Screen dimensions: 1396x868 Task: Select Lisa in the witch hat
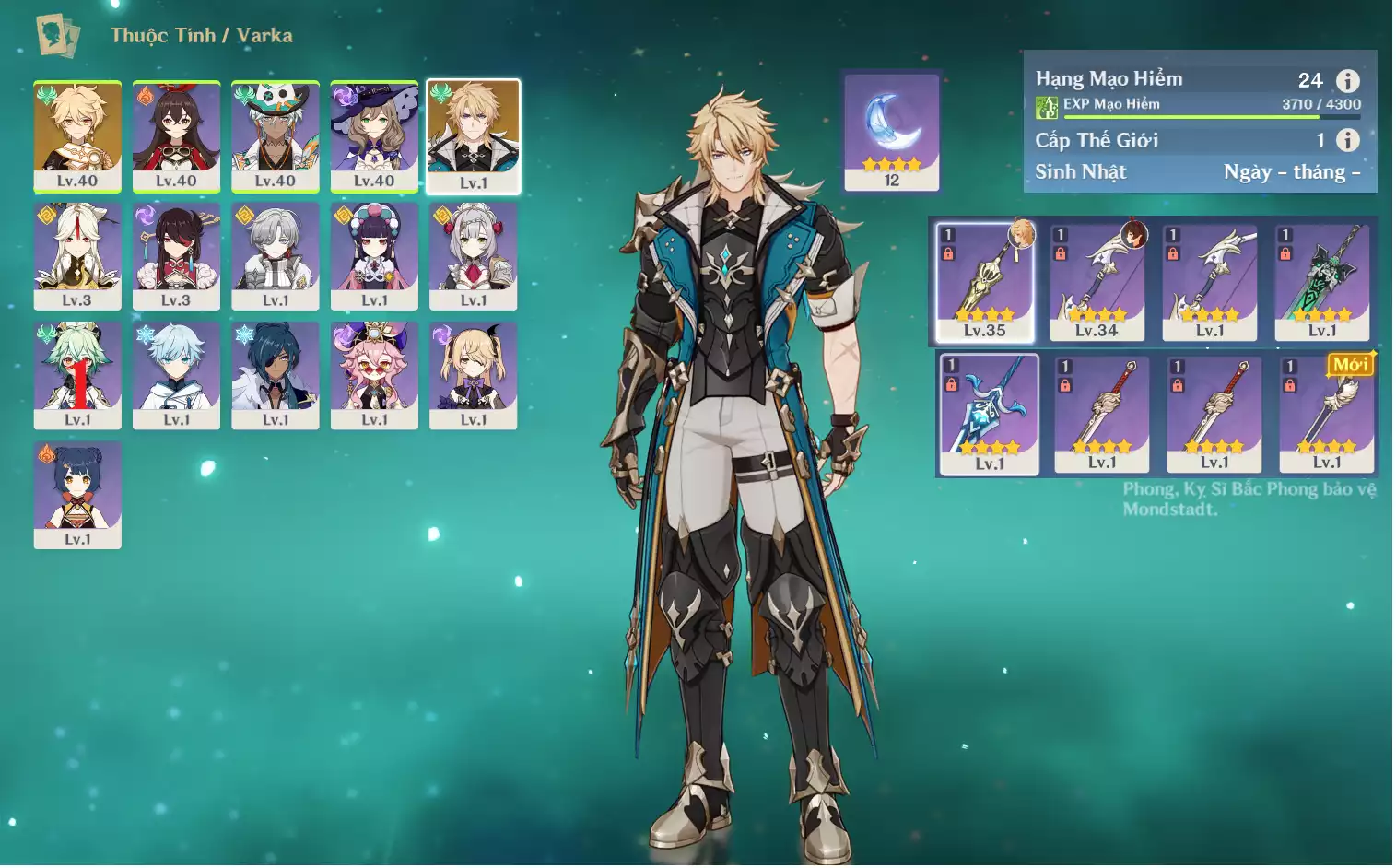pyautogui.click(x=374, y=135)
